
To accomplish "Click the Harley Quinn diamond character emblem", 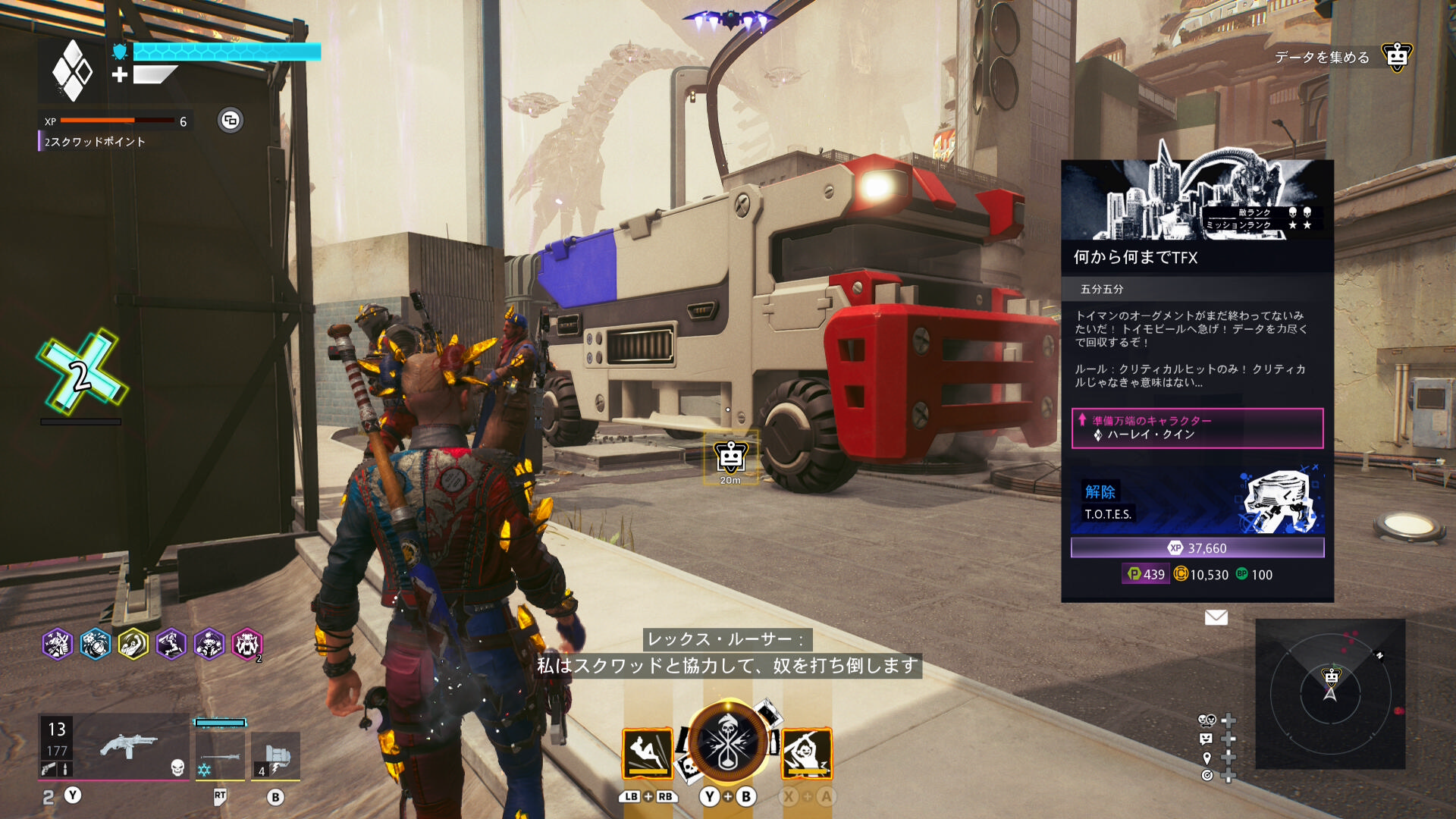I will click(x=72, y=71).
